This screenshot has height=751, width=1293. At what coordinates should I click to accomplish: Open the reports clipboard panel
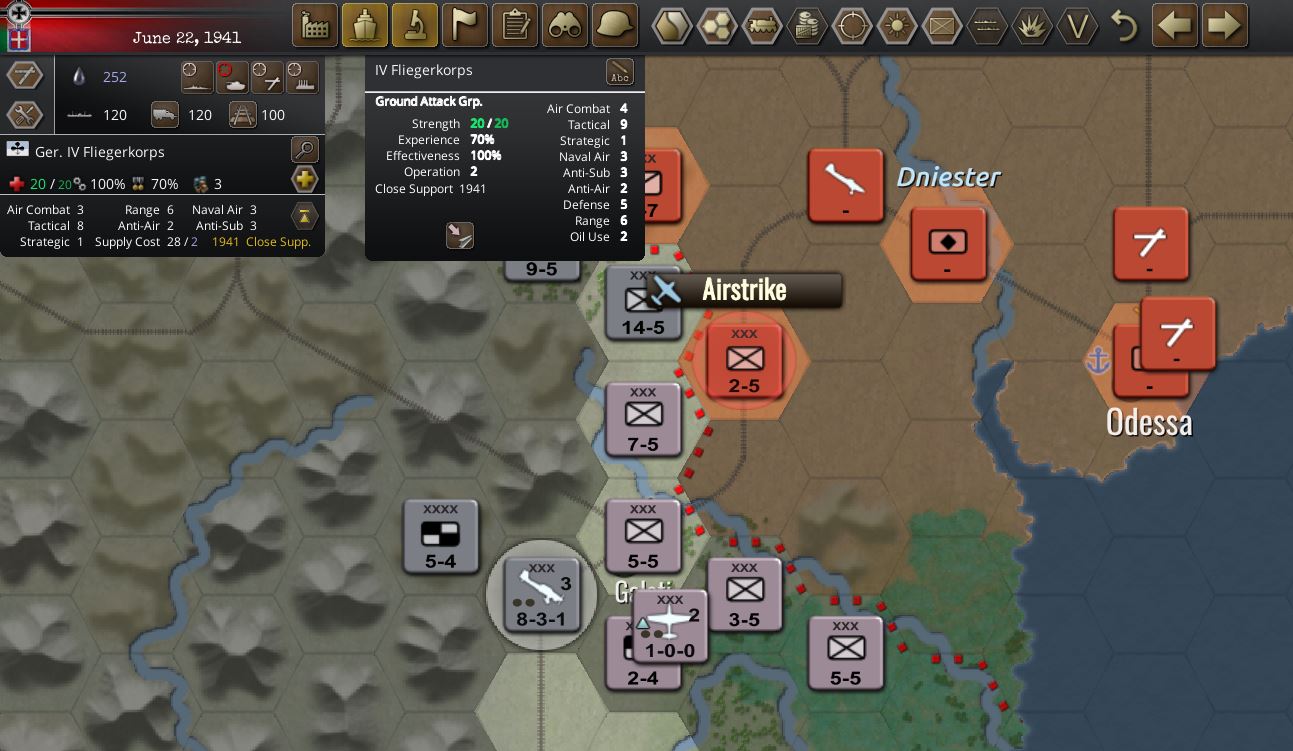(x=515, y=24)
